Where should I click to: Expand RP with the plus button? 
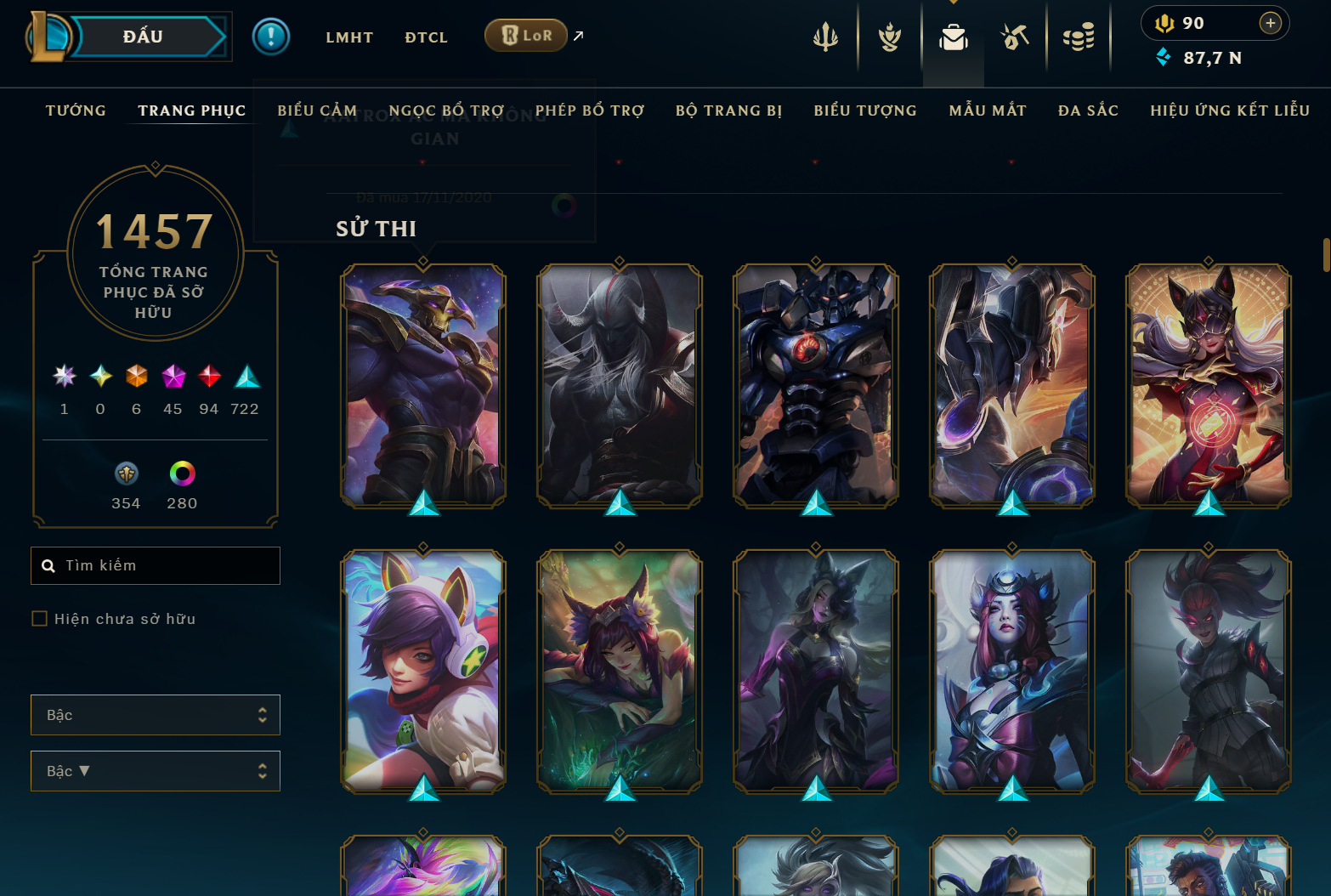1271,23
